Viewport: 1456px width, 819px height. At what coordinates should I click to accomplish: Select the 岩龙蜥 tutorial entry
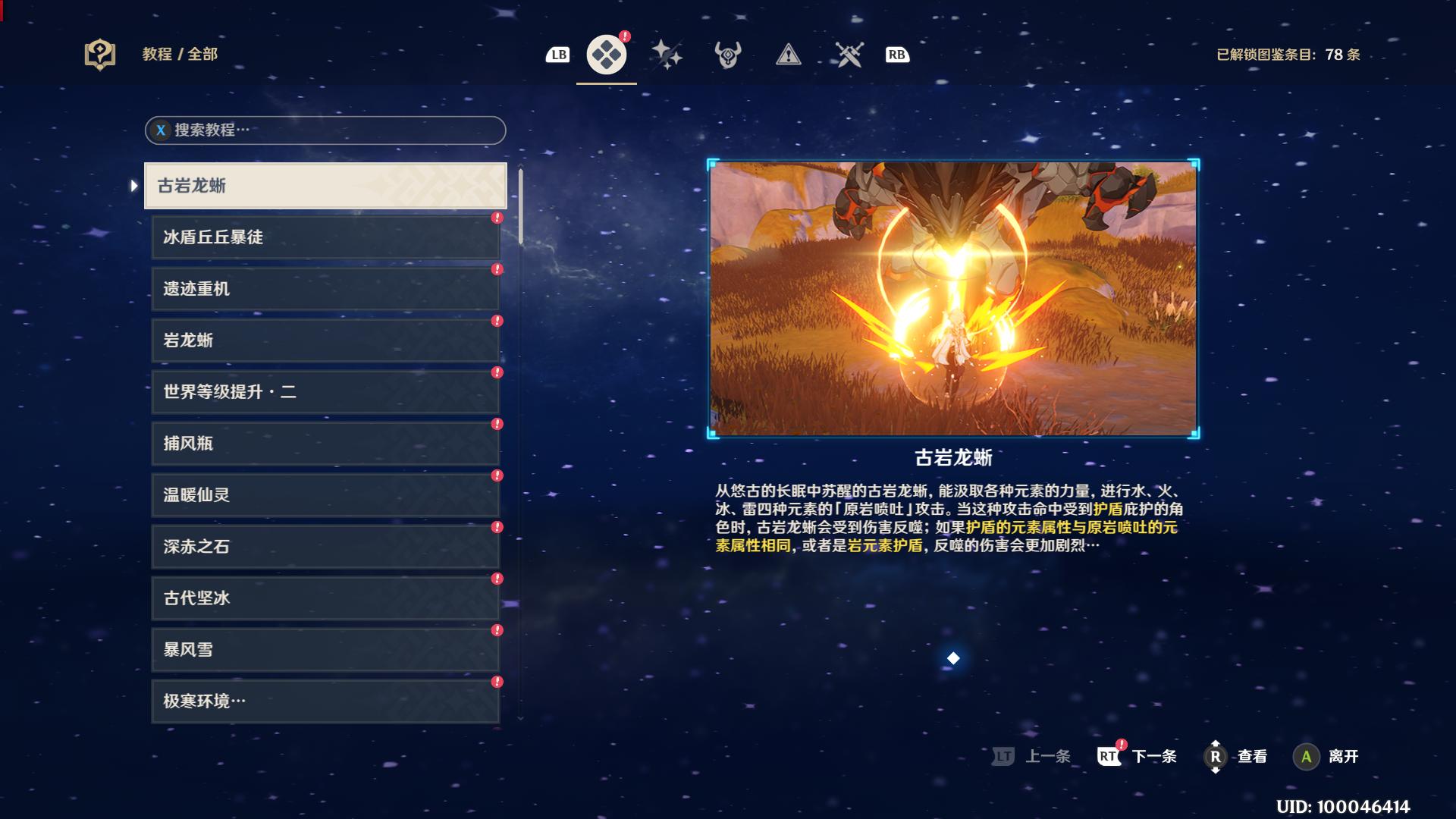325,340
